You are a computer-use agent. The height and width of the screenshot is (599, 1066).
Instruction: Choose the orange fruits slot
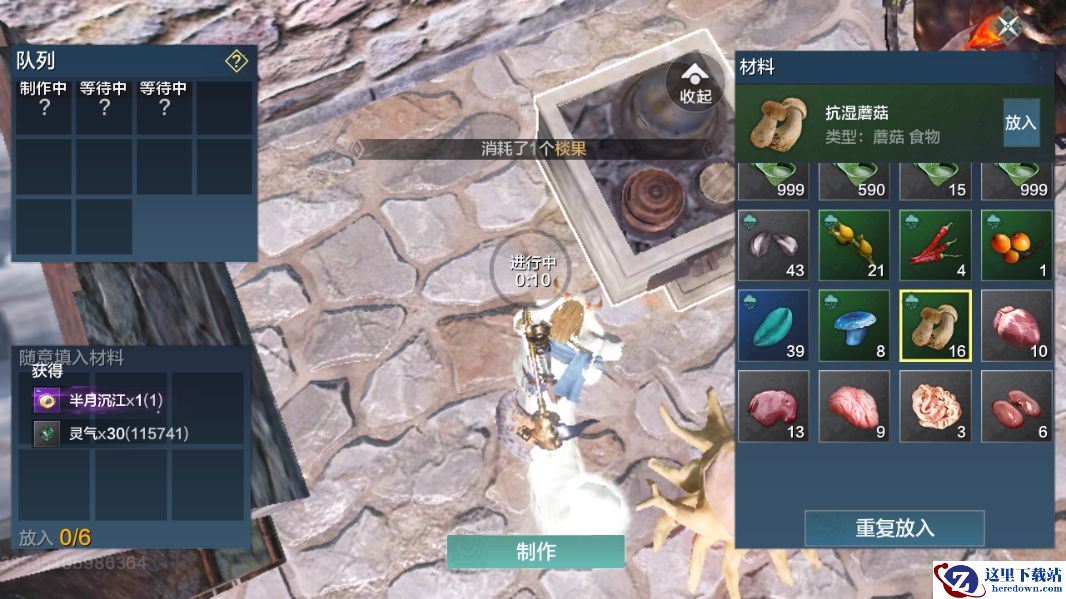[1016, 245]
